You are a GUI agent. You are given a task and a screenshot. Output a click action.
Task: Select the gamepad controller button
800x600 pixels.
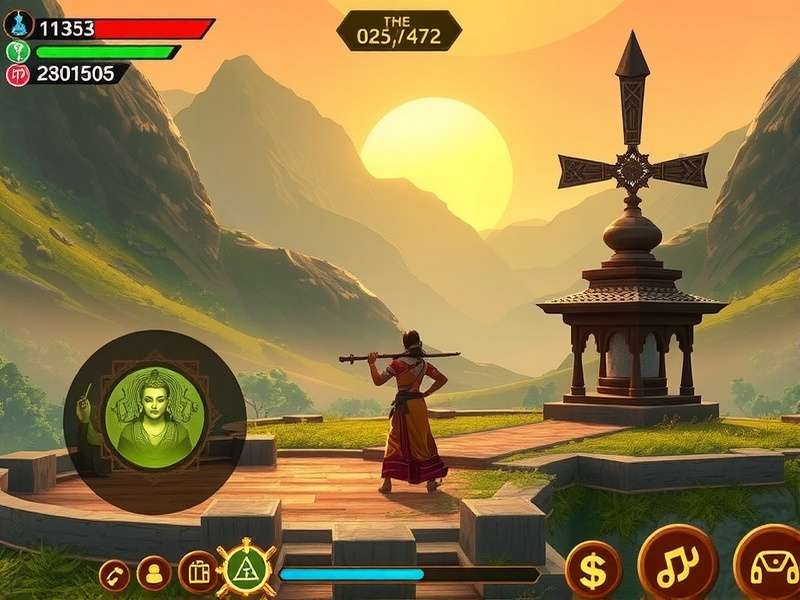[x=770, y=564]
